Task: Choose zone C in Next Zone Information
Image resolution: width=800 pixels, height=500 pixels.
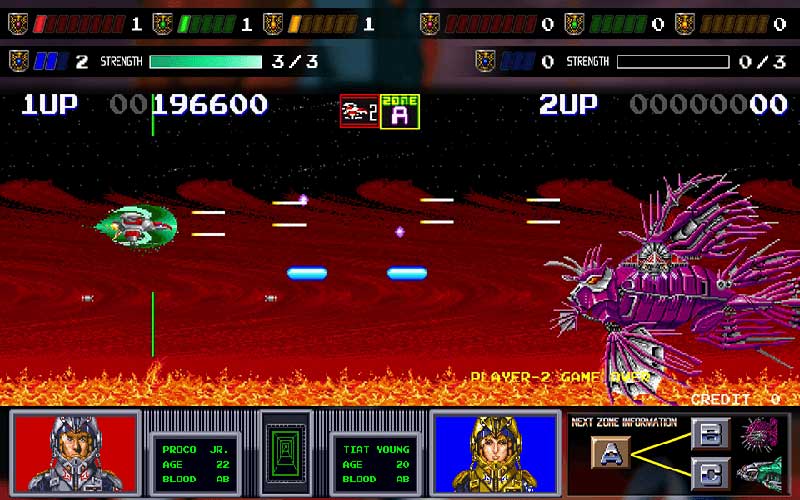Action: pos(708,471)
